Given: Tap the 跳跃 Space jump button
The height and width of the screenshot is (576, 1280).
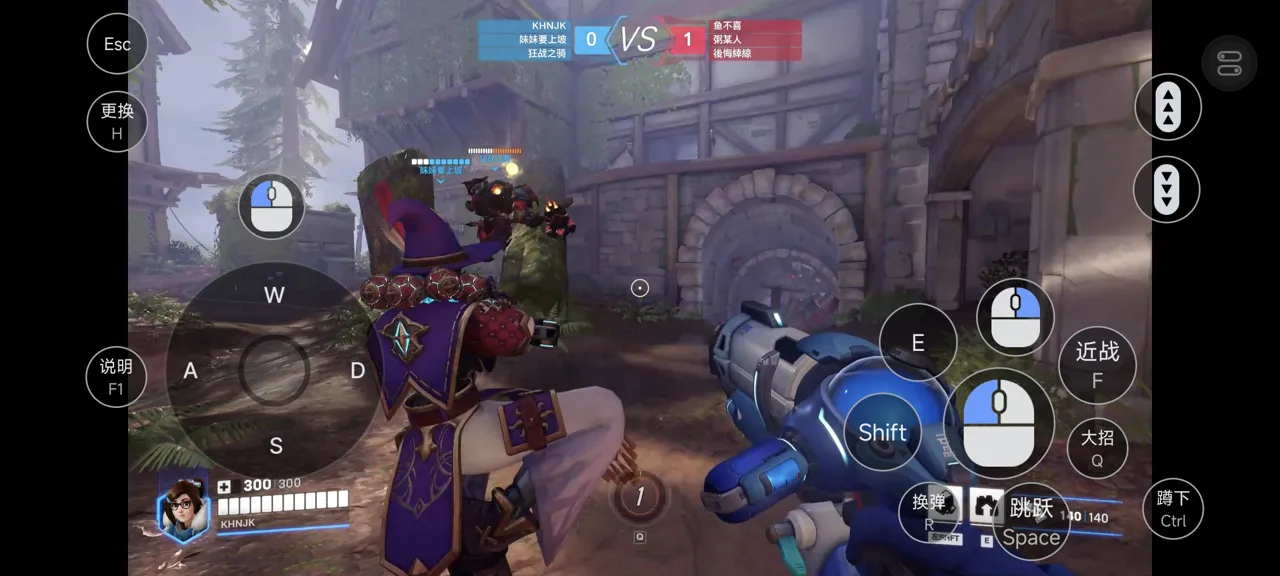Looking at the screenshot, I should coord(1031,522).
